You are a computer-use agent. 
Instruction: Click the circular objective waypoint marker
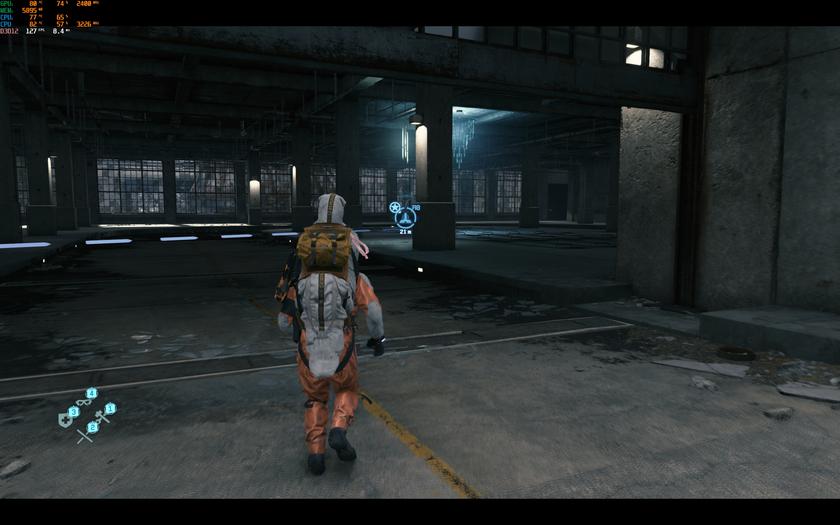405,216
